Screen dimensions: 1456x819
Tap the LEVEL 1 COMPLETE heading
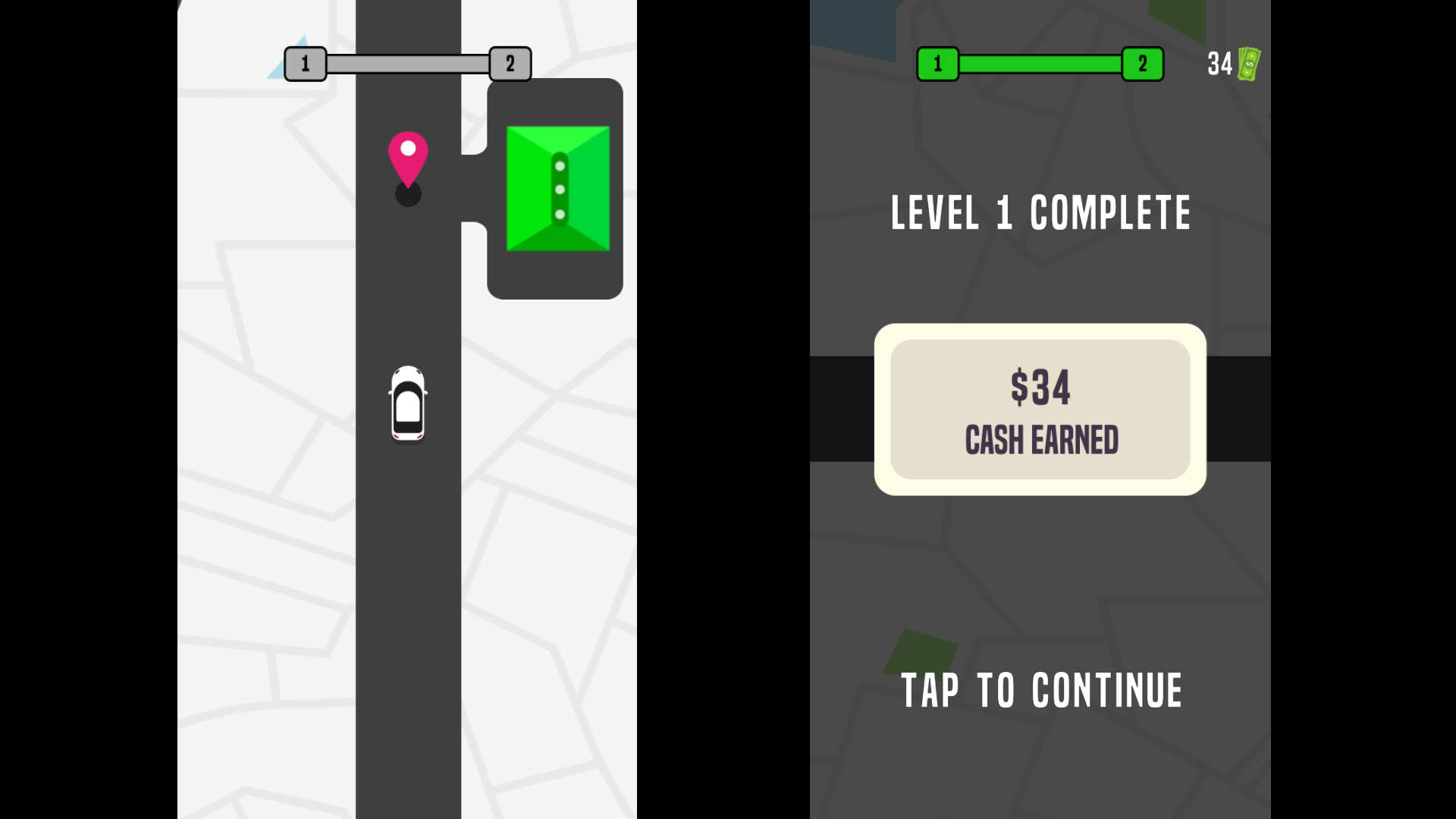tap(1040, 214)
